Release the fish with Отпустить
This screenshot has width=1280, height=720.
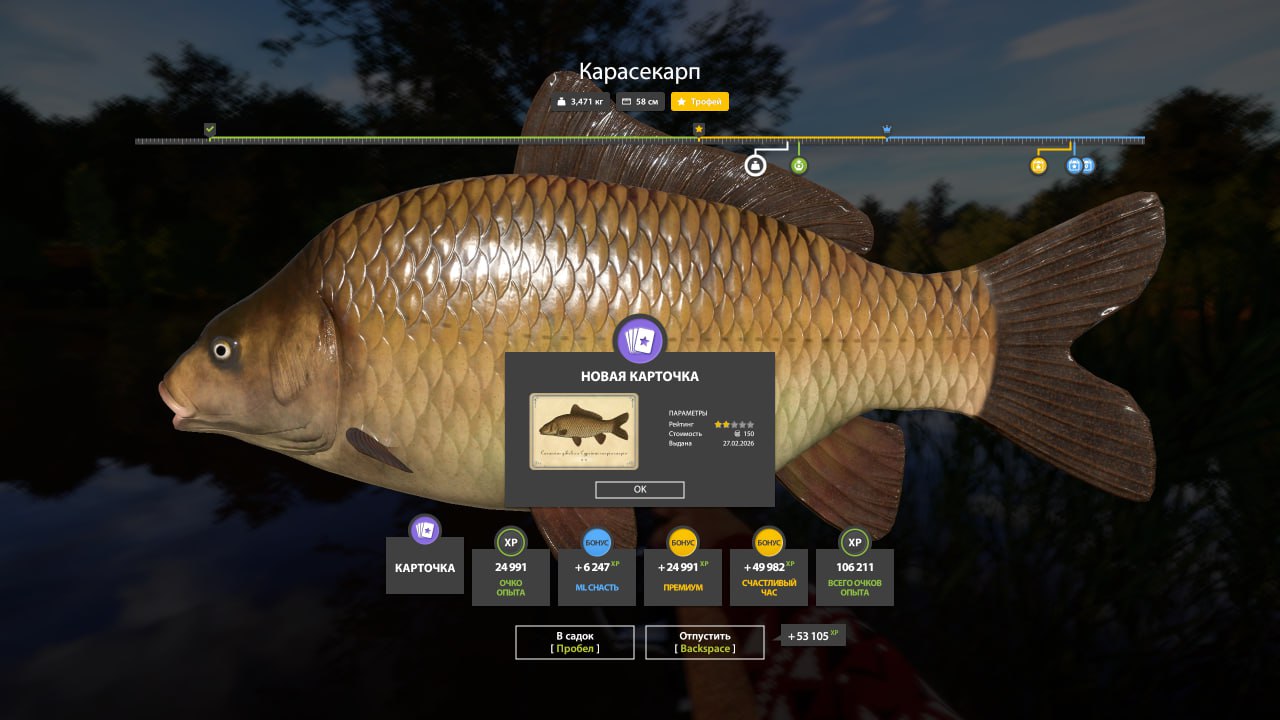[x=705, y=642]
